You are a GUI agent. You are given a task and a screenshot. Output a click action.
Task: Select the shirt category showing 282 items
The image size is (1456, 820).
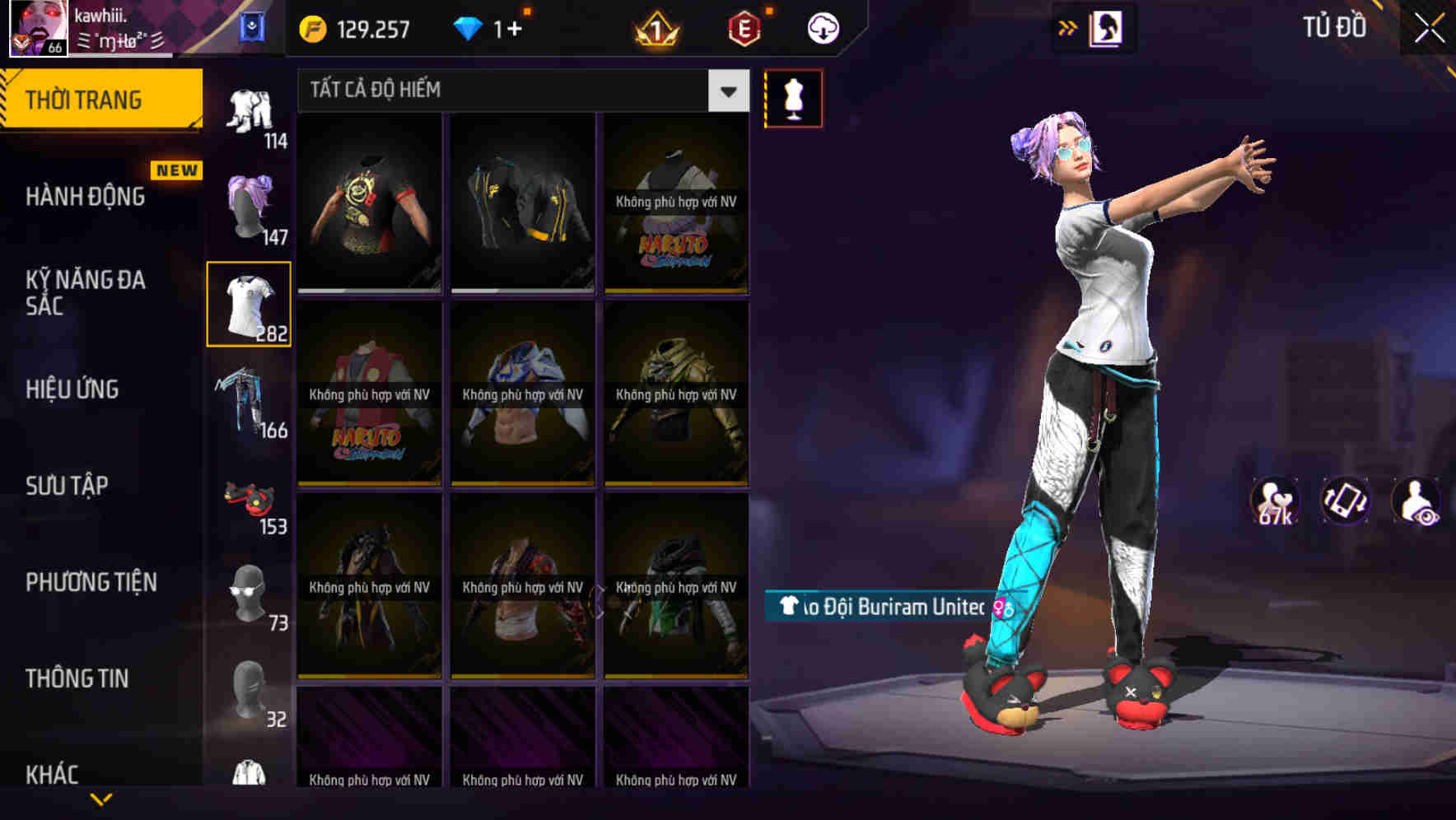(250, 303)
